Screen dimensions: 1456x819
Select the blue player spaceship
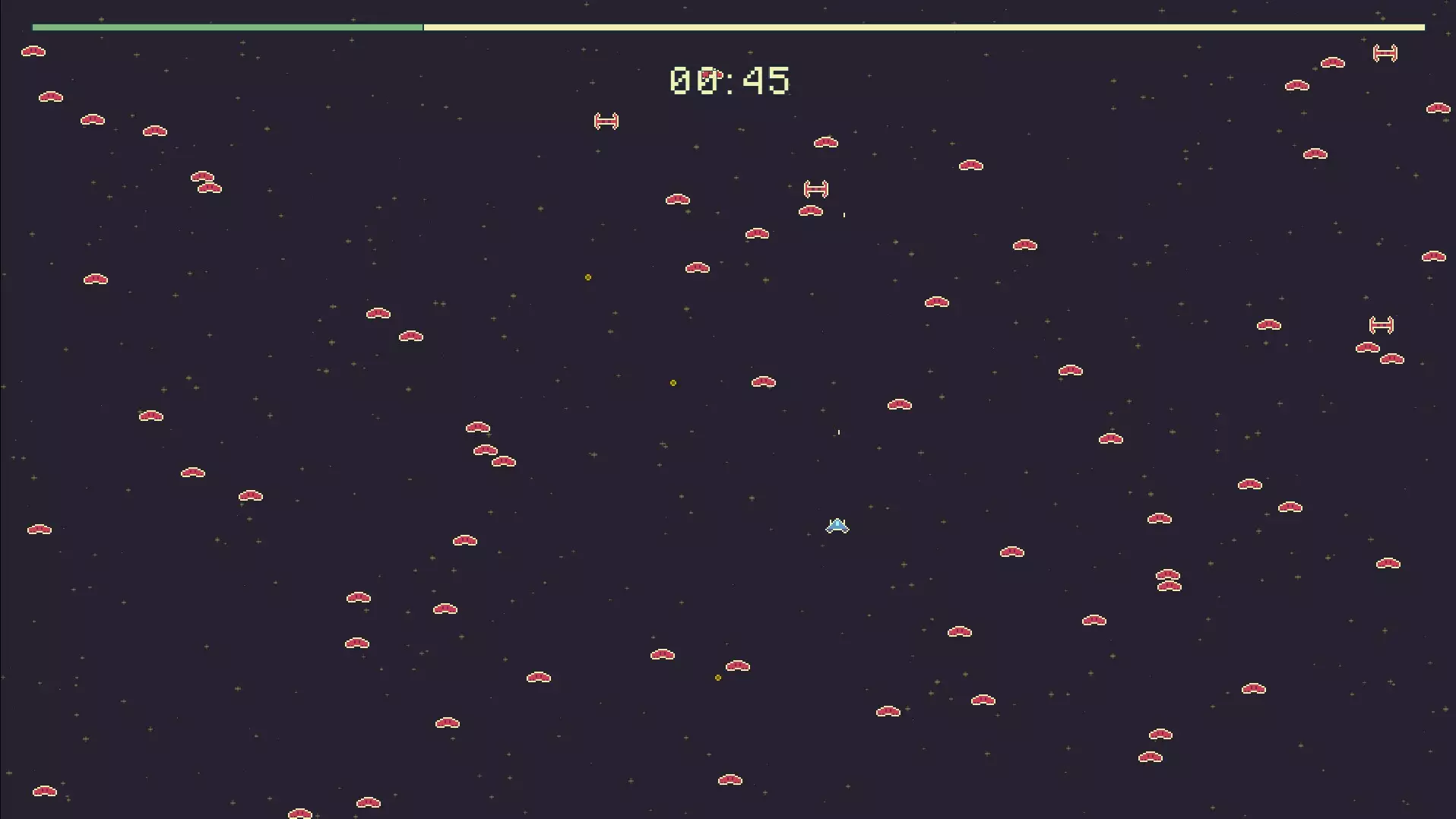836,525
